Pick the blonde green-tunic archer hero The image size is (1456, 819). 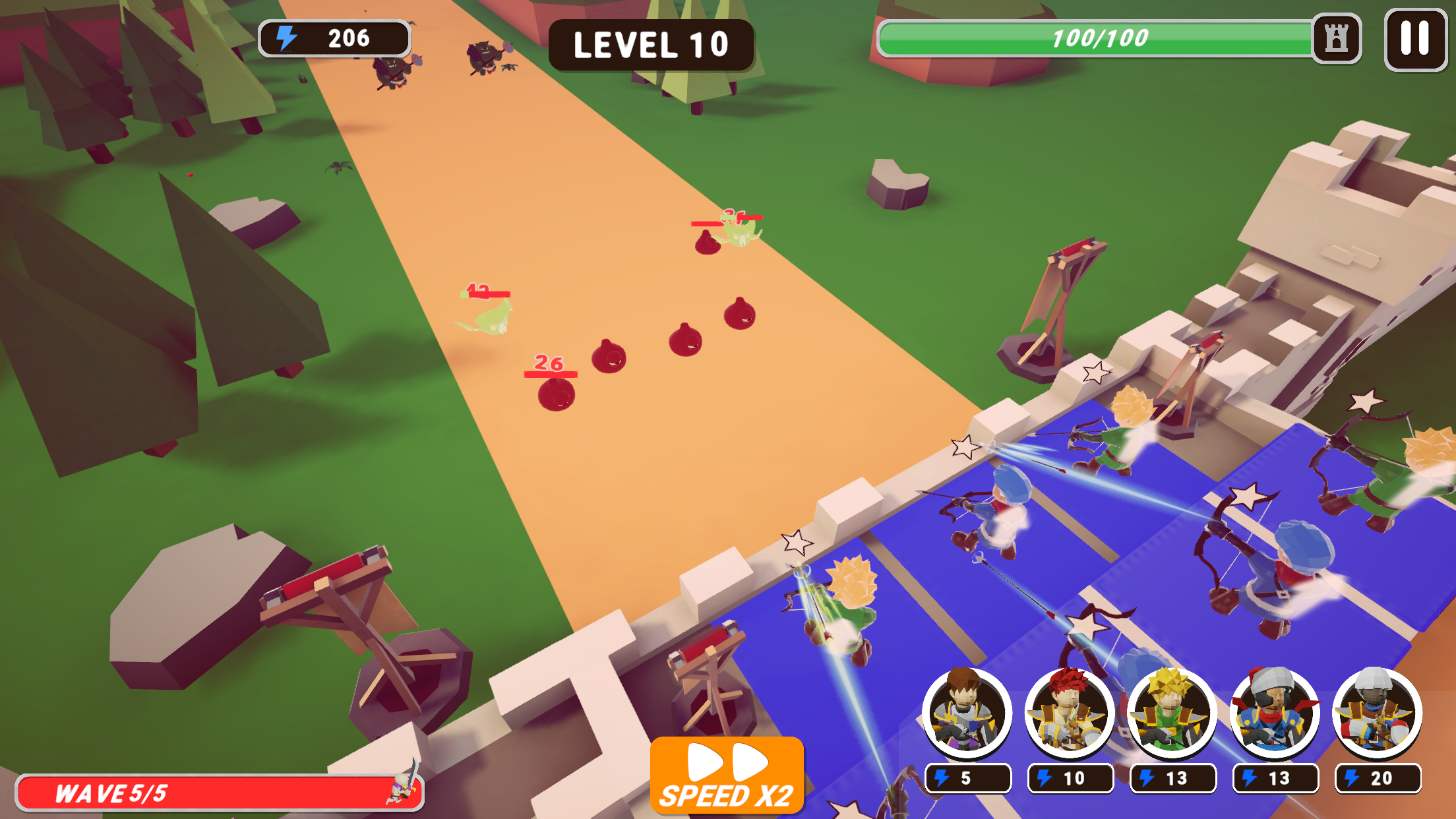coord(1172,713)
